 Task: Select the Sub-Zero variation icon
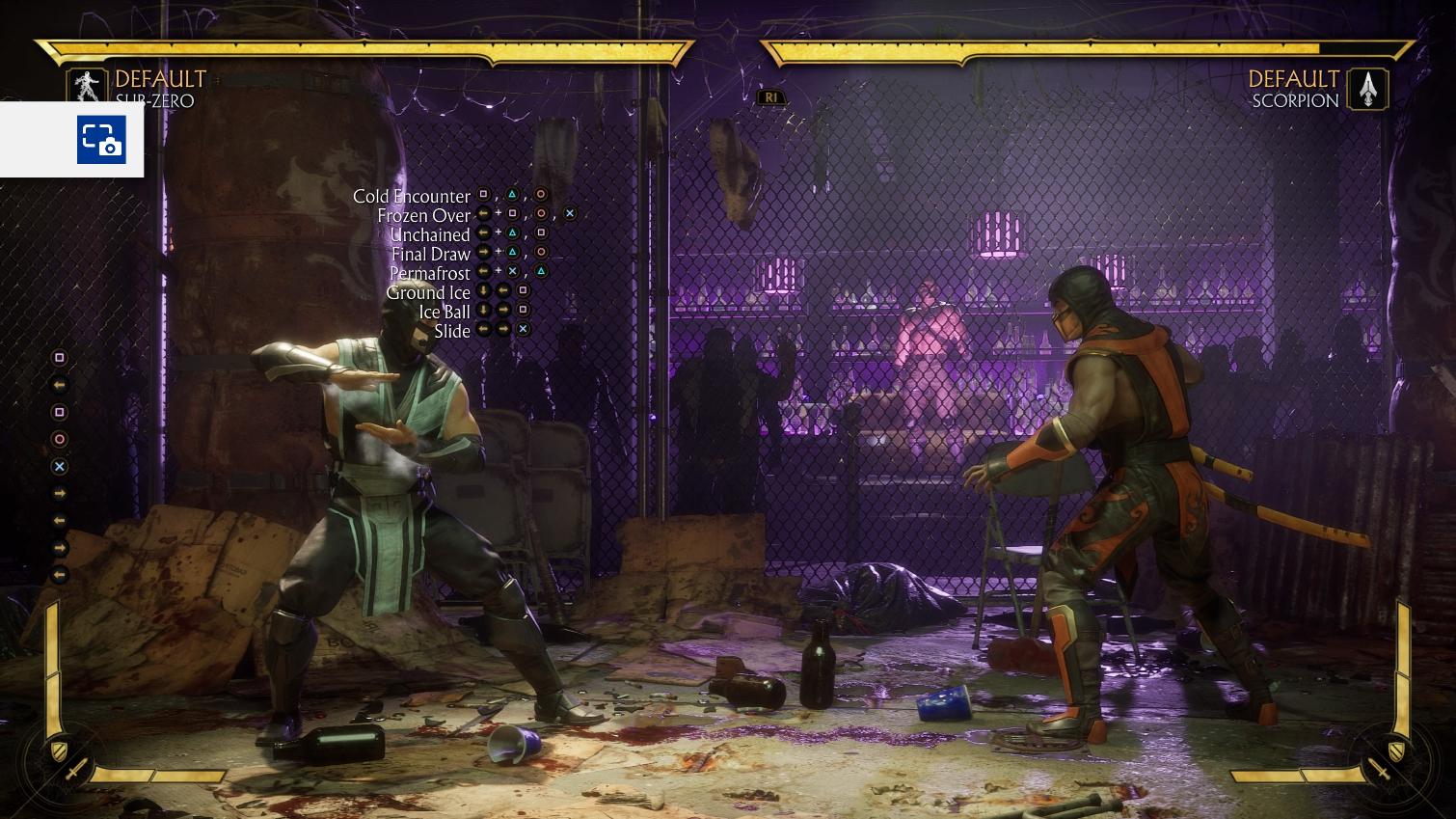[x=89, y=87]
